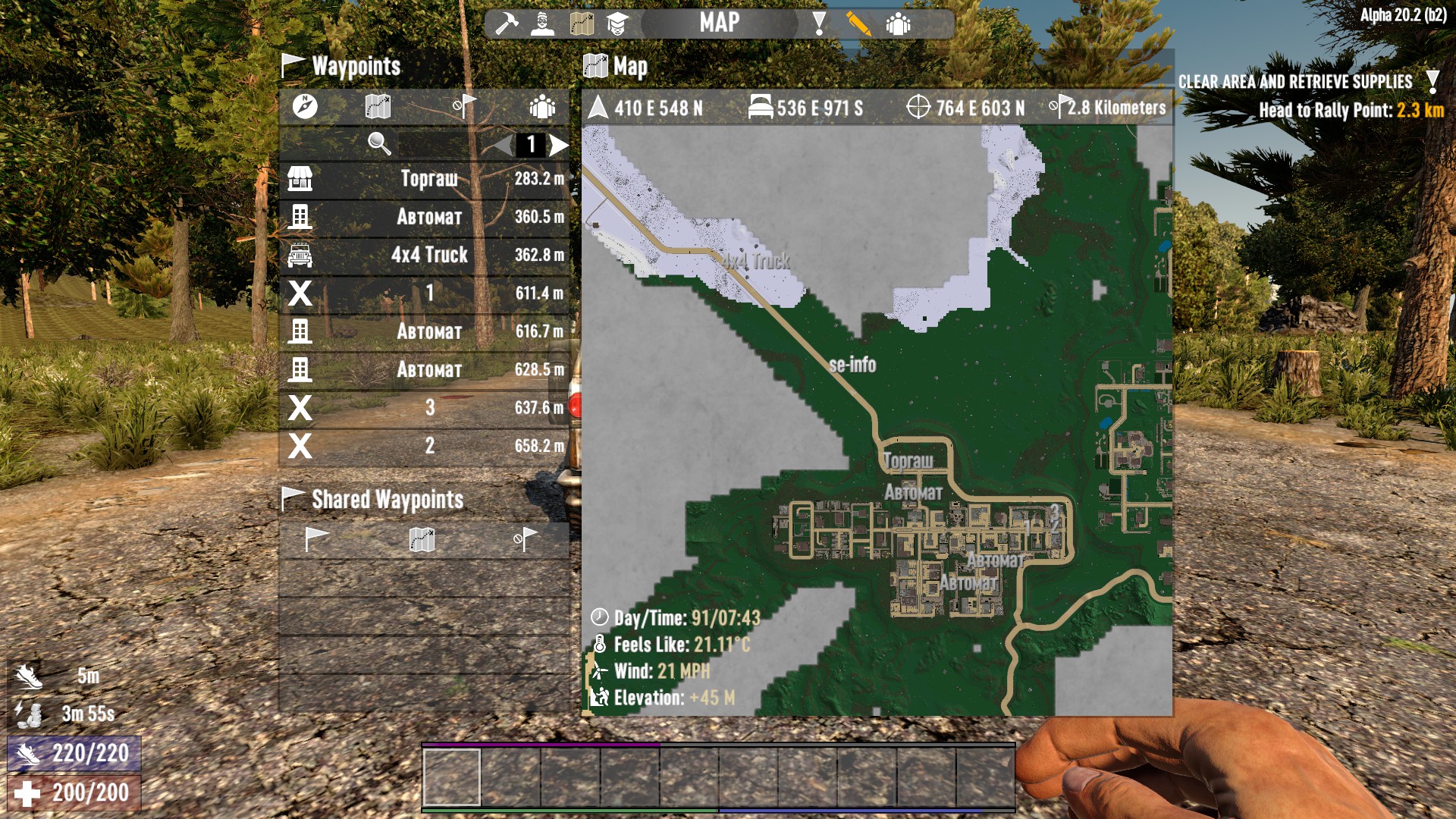Open the skills graduation cap tab
The width and height of the screenshot is (1456, 819).
click(x=617, y=24)
